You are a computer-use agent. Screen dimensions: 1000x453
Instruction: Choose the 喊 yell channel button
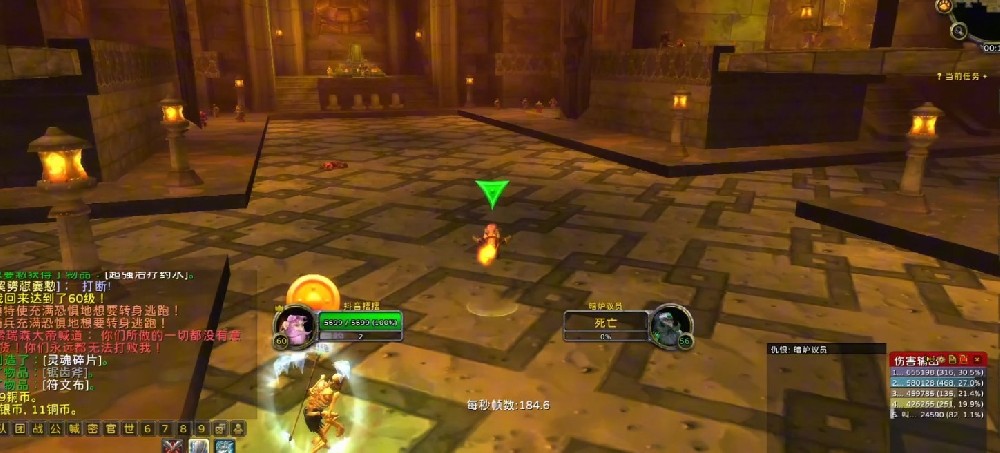73,429
